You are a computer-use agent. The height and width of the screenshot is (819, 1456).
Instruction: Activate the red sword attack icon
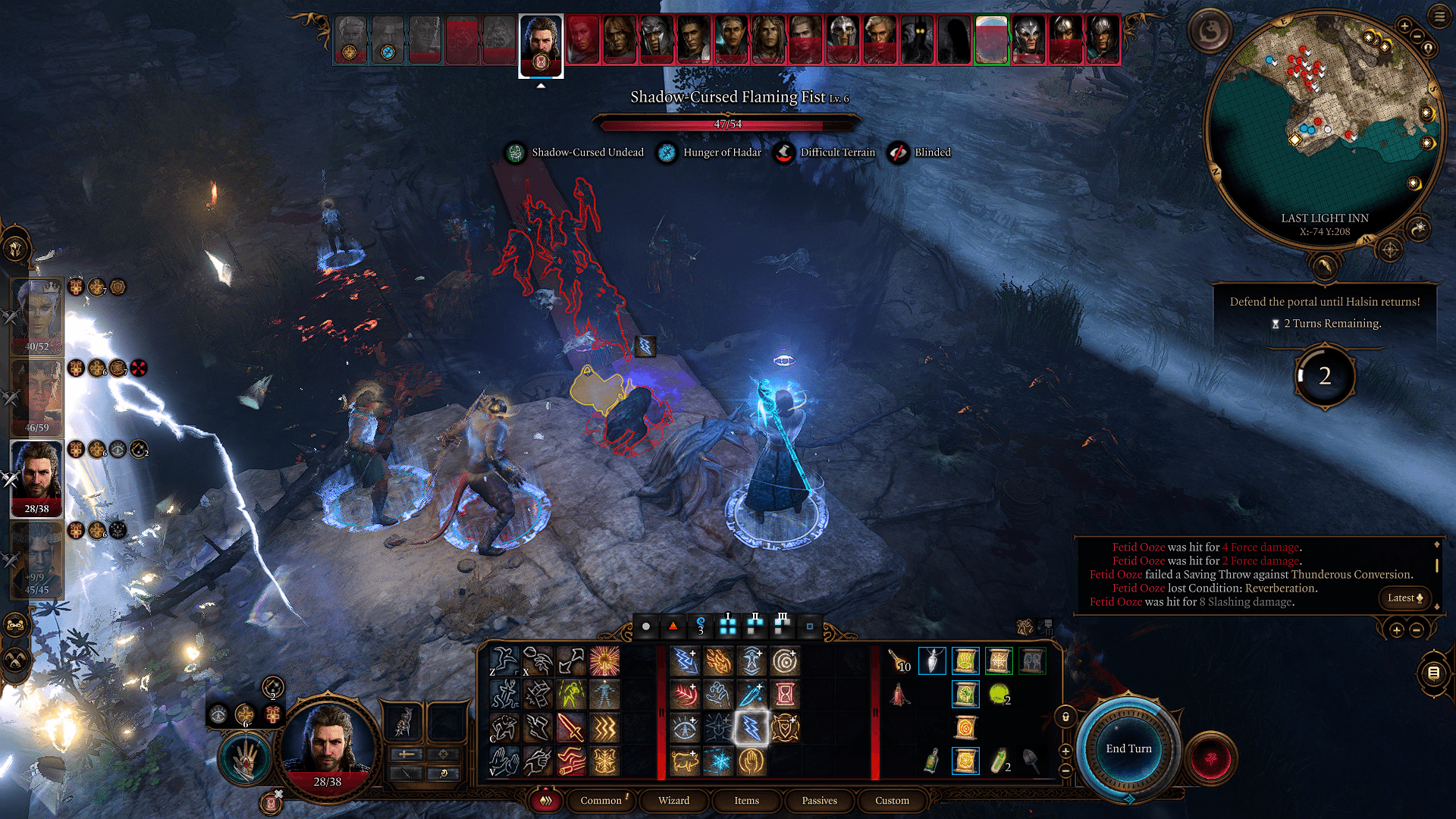coord(571,729)
